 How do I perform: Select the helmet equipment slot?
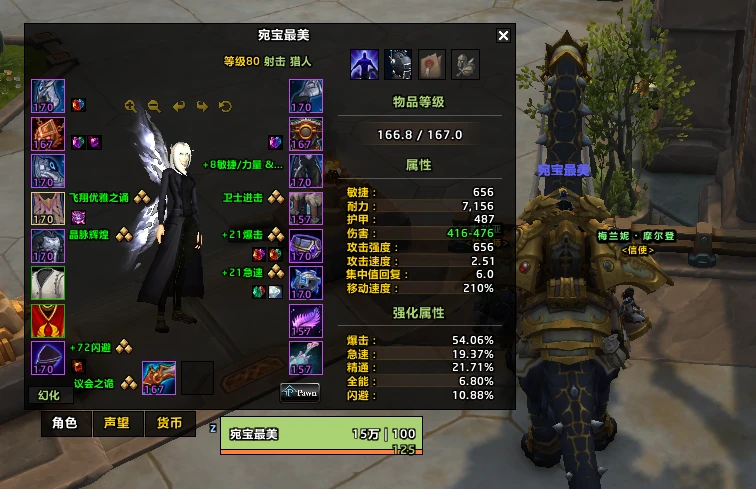click(48, 97)
